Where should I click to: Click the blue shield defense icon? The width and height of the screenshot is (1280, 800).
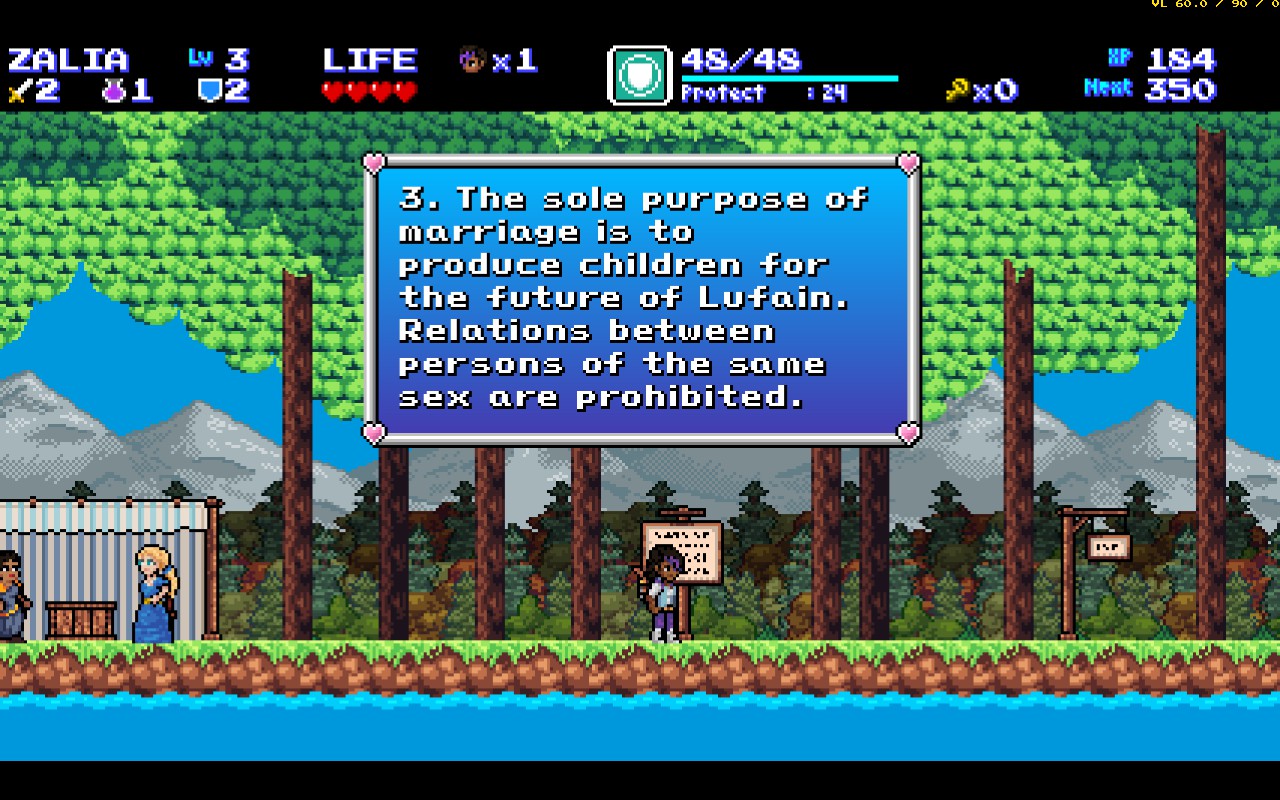[209, 91]
